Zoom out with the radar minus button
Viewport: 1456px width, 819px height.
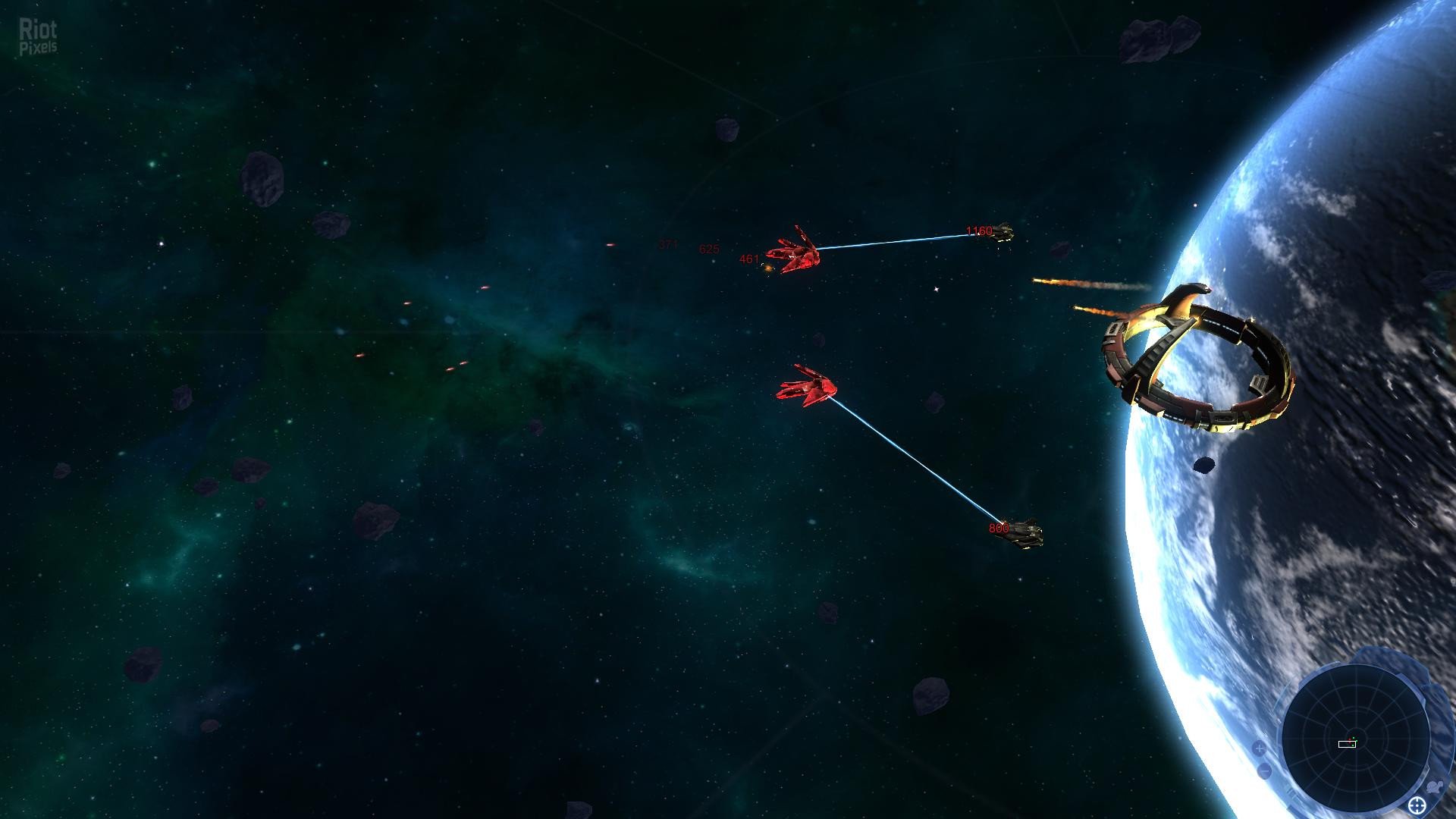(1264, 772)
